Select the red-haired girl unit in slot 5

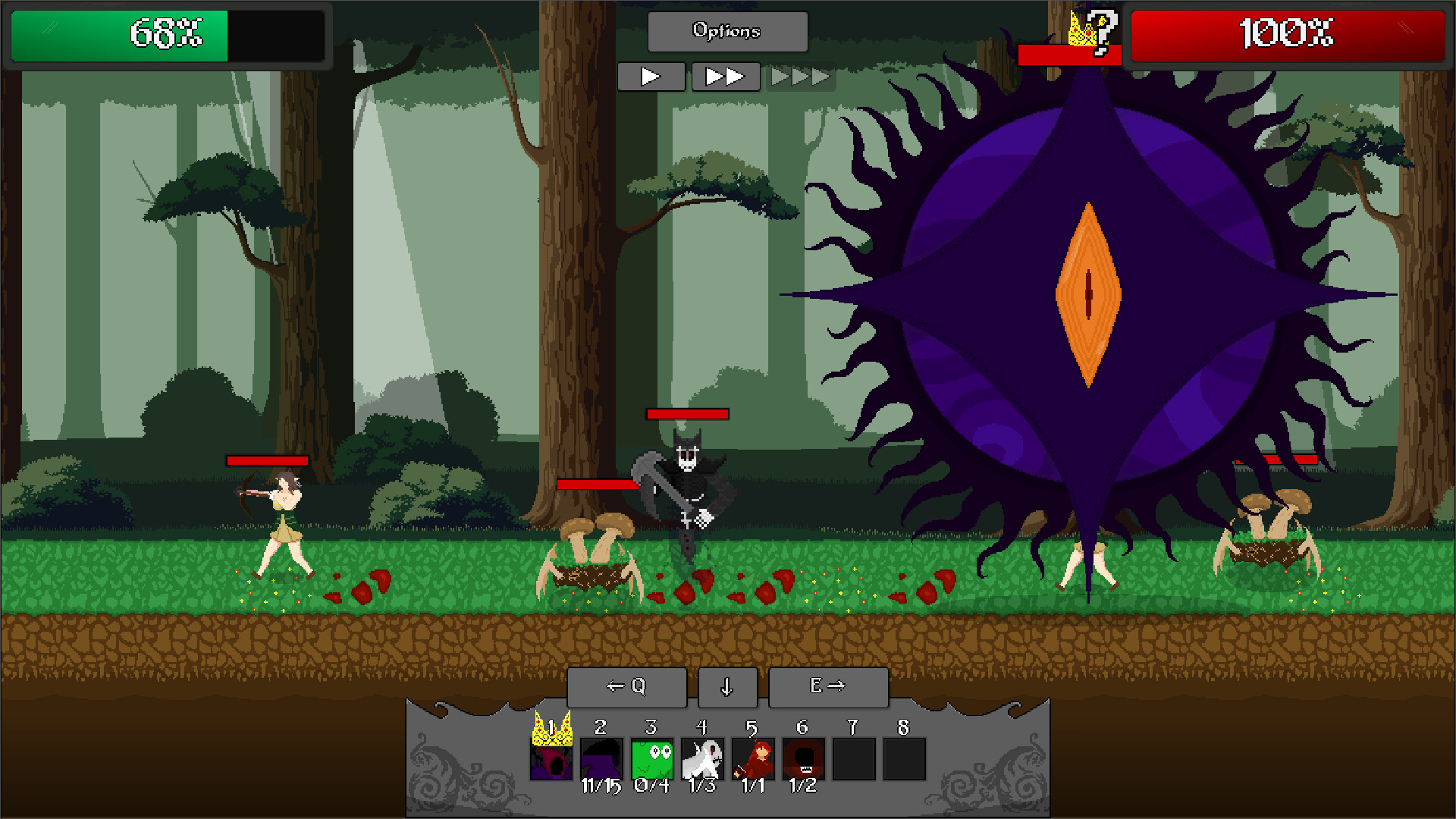point(752,759)
